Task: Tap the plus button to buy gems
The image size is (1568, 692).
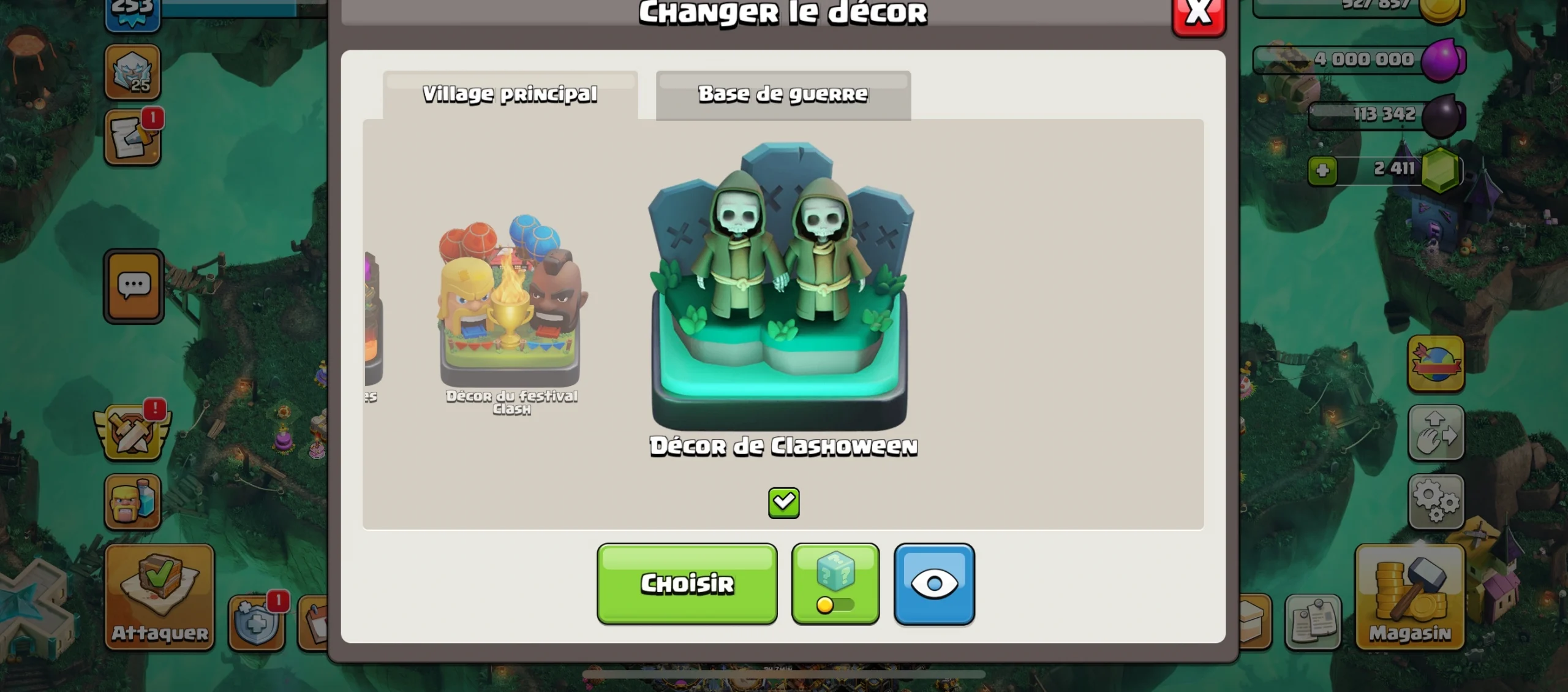Action: point(1323,170)
